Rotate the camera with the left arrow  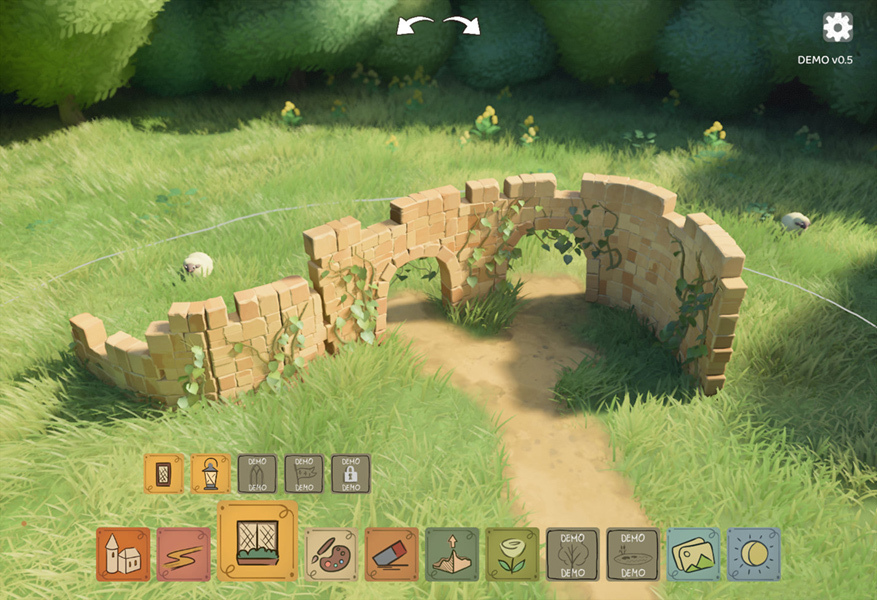[x=415, y=25]
